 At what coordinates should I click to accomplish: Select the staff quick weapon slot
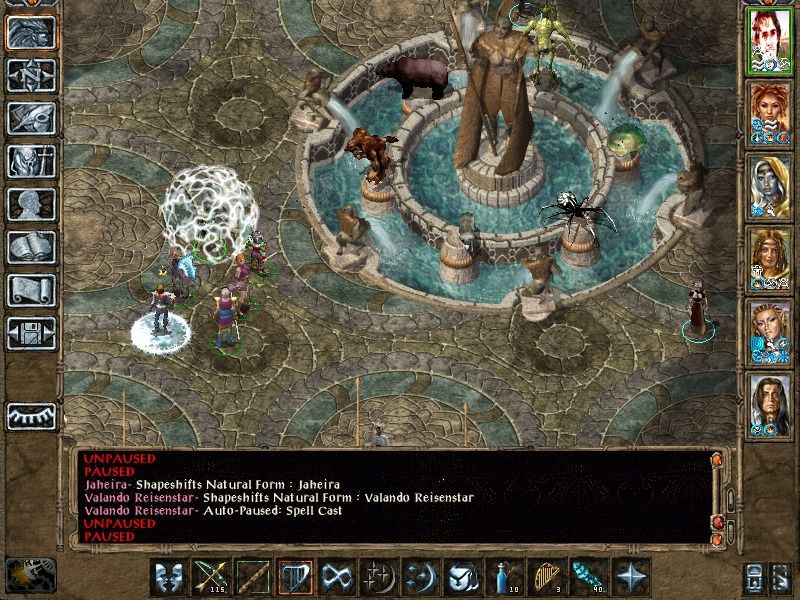[253, 577]
